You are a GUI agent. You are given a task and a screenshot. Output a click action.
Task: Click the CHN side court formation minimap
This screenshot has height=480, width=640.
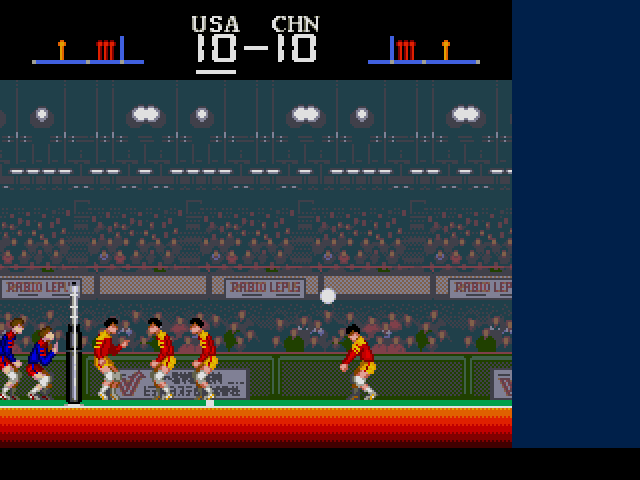coord(422,50)
